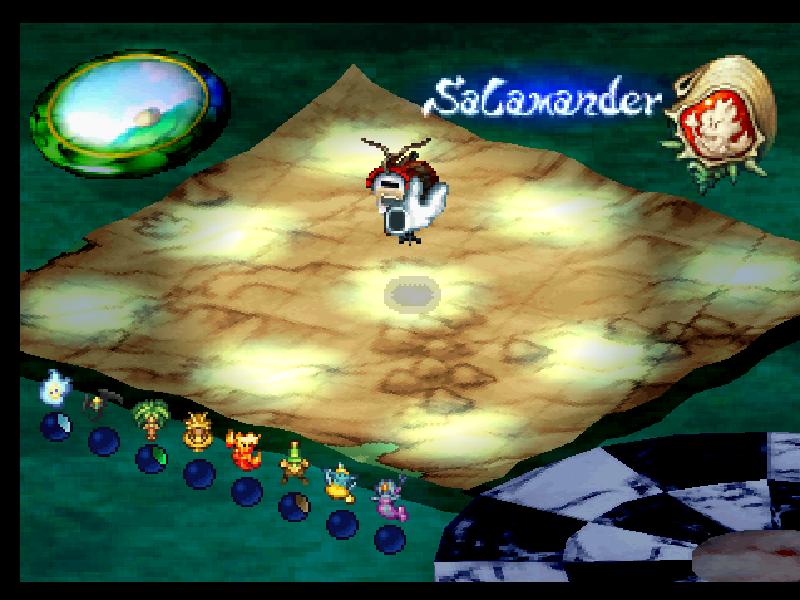Choose the green-hatted Gnome spirit icon
Image resolution: width=800 pixels, height=600 pixels.
pos(293,464)
